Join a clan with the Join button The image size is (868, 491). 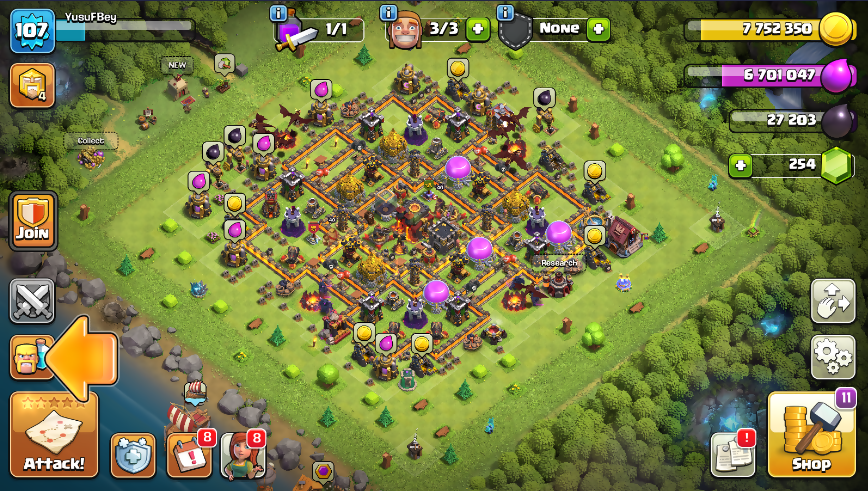click(x=32, y=220)
